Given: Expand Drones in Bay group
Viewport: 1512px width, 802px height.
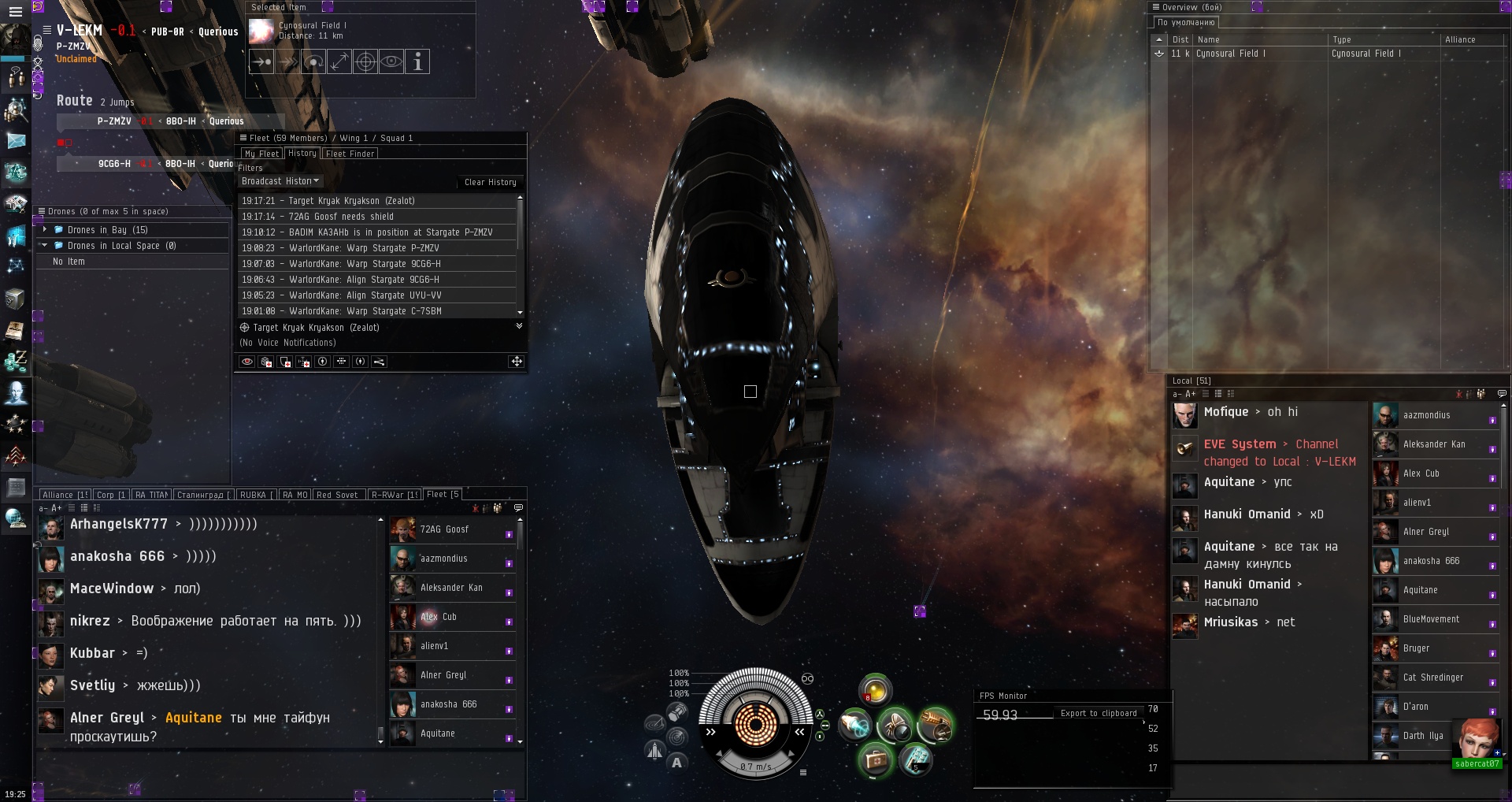Looking at the screenshot, I should [45, 230].
